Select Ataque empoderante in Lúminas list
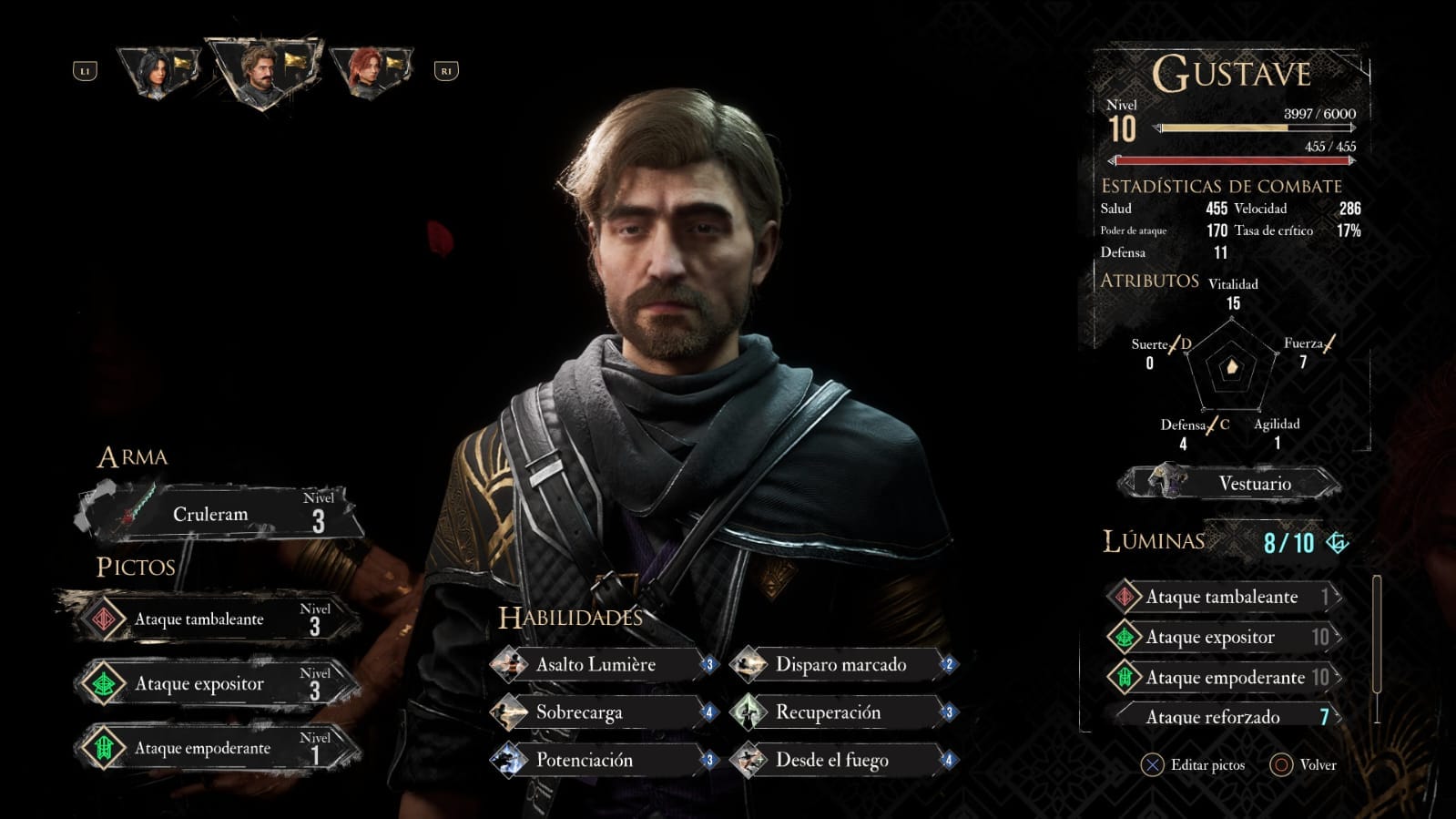The width and height of the screenshot is (1456, 819). (x=1223, y=677)
